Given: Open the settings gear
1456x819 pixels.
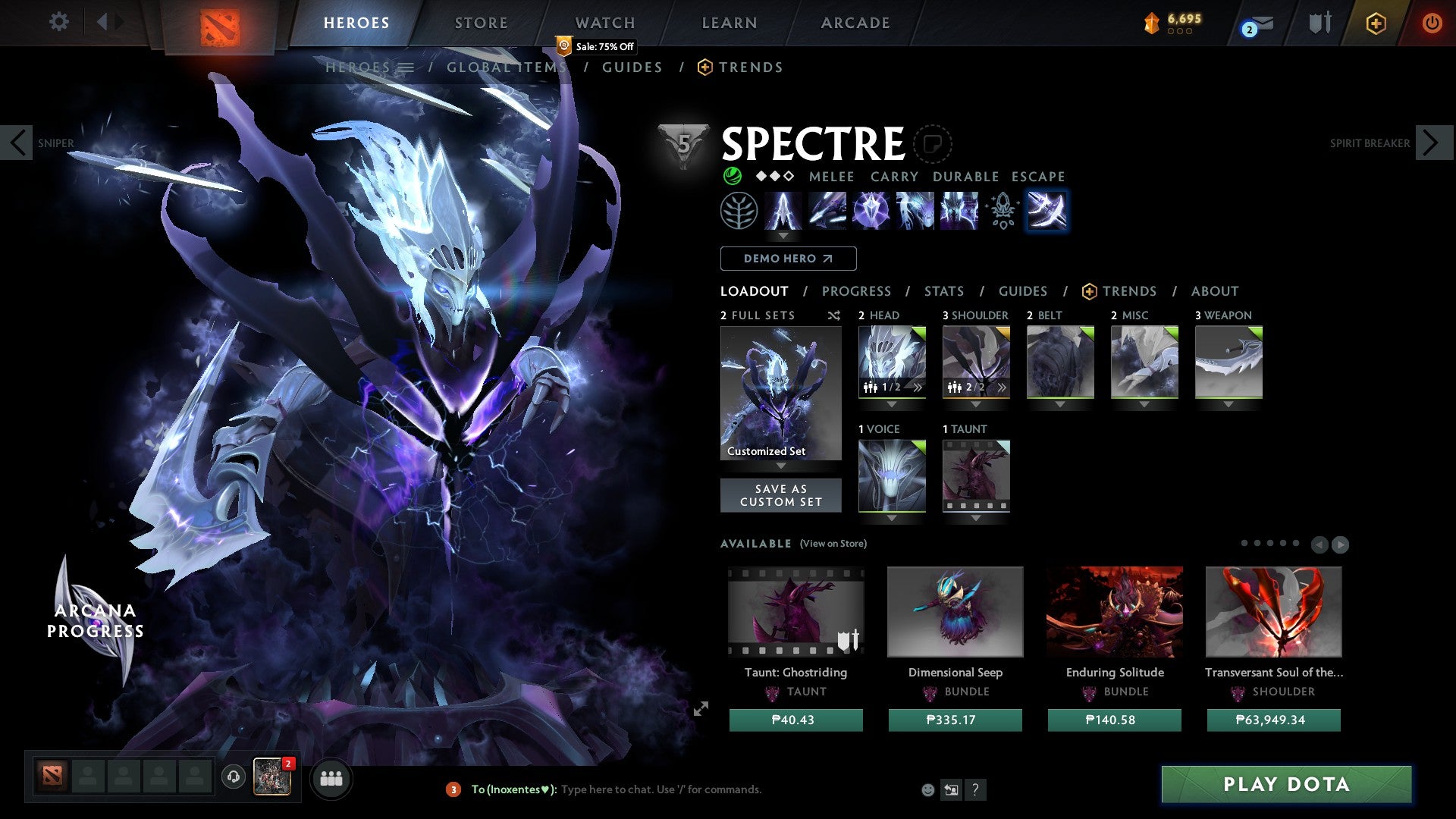Looking at the screenshot, I should pyautogui.click(x=59, y=22).
